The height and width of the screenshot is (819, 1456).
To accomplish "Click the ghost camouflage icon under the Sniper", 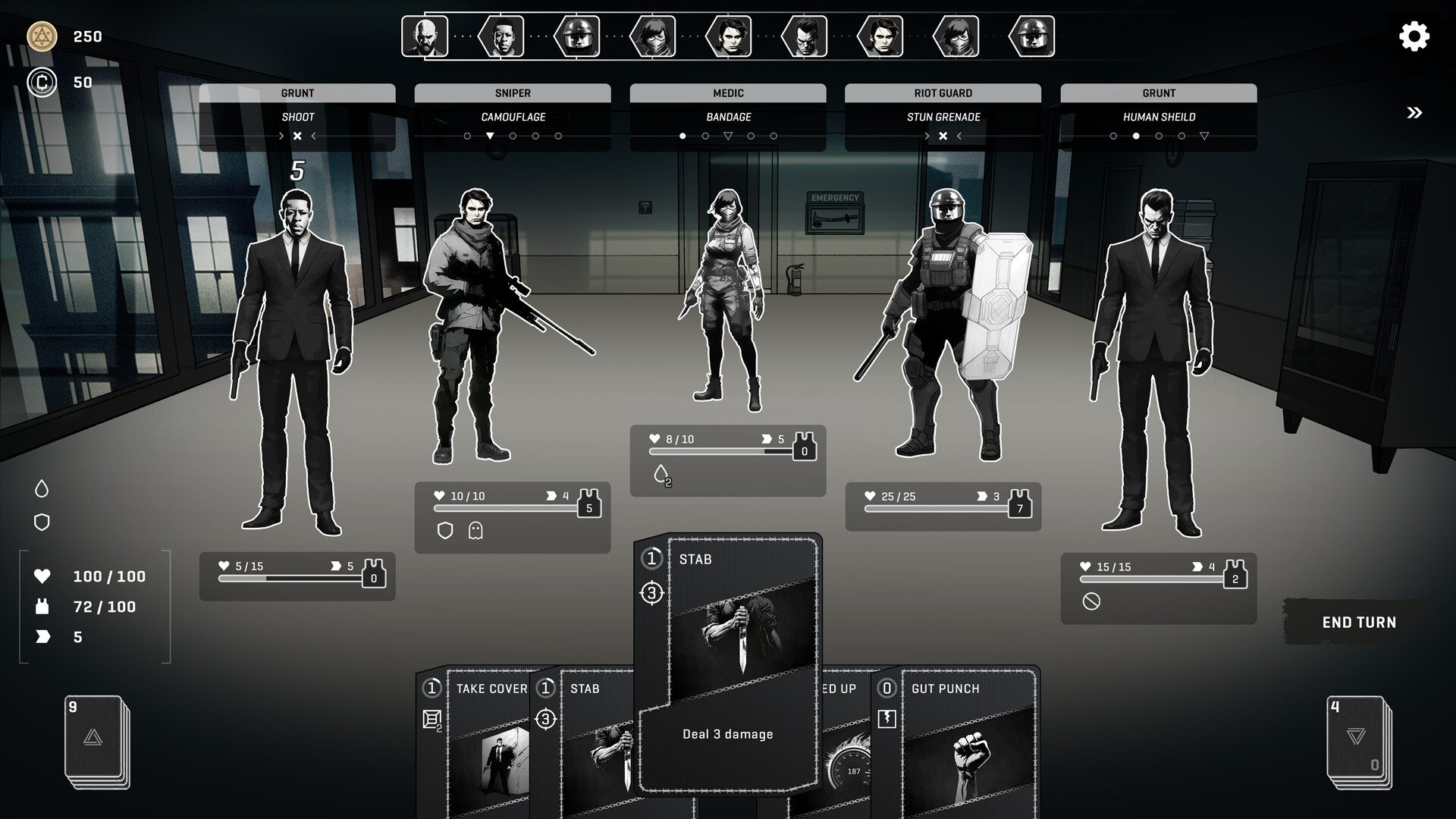I will (x=476, y=529).
